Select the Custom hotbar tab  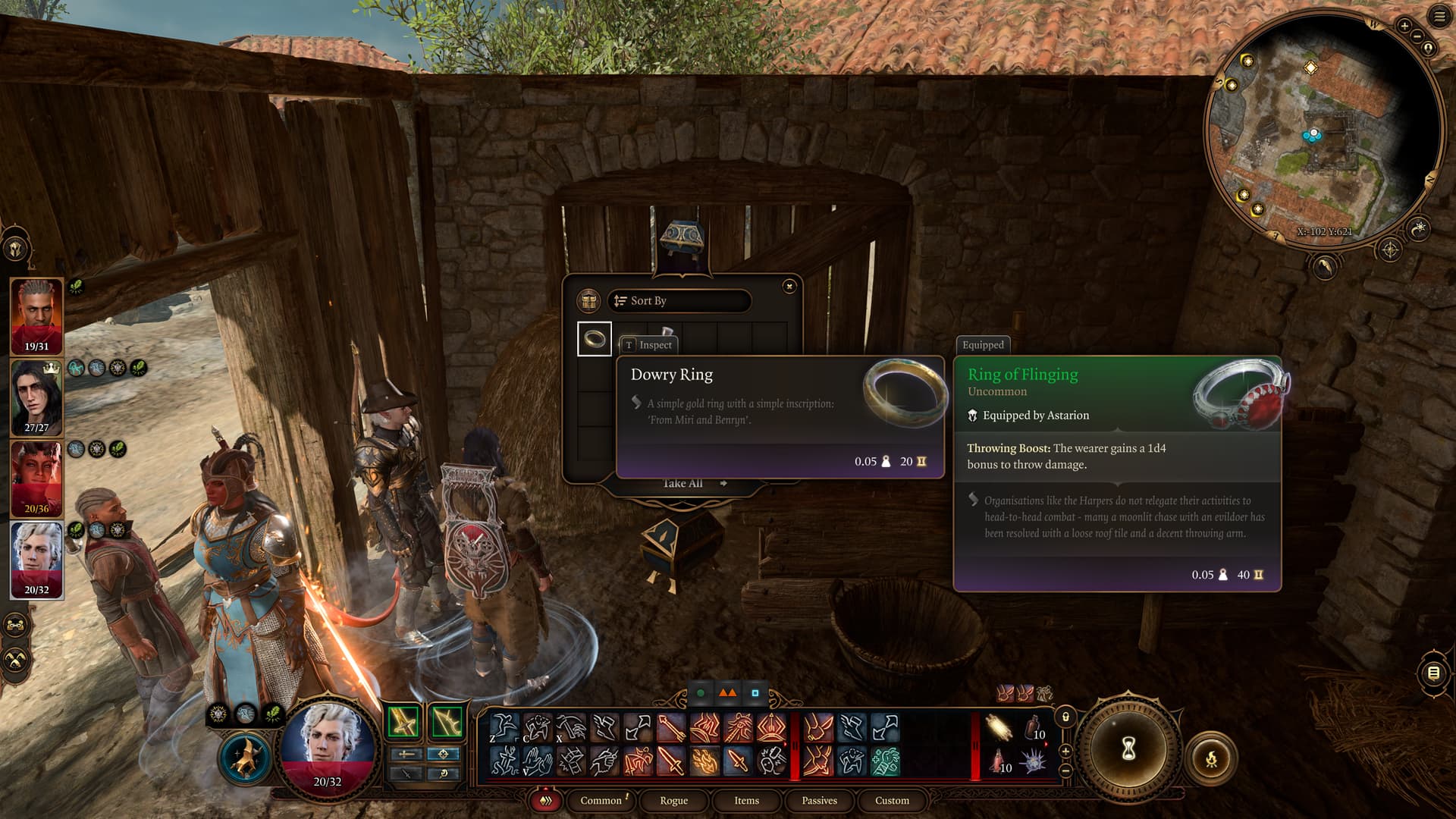pos(892,800)
